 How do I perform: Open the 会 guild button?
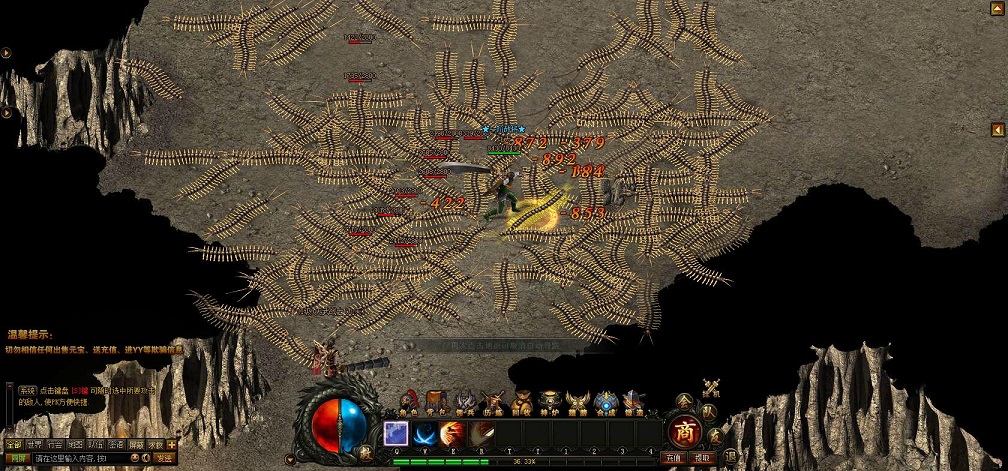684,400
